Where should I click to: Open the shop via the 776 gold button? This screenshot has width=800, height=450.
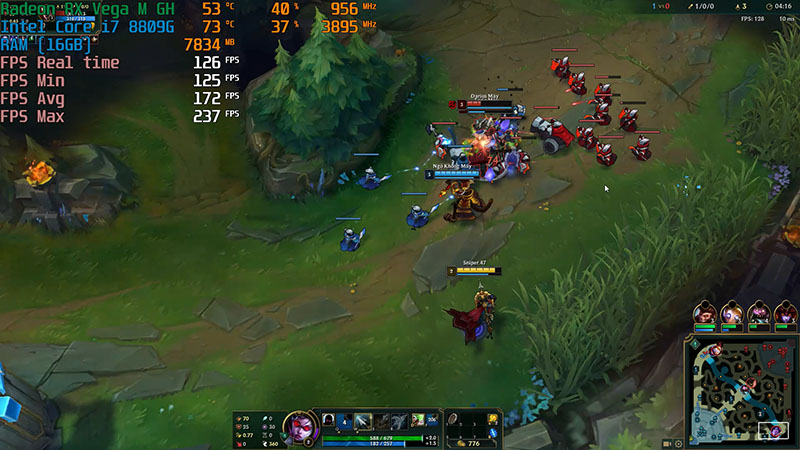pyautogui.click(x=469, y=443)
